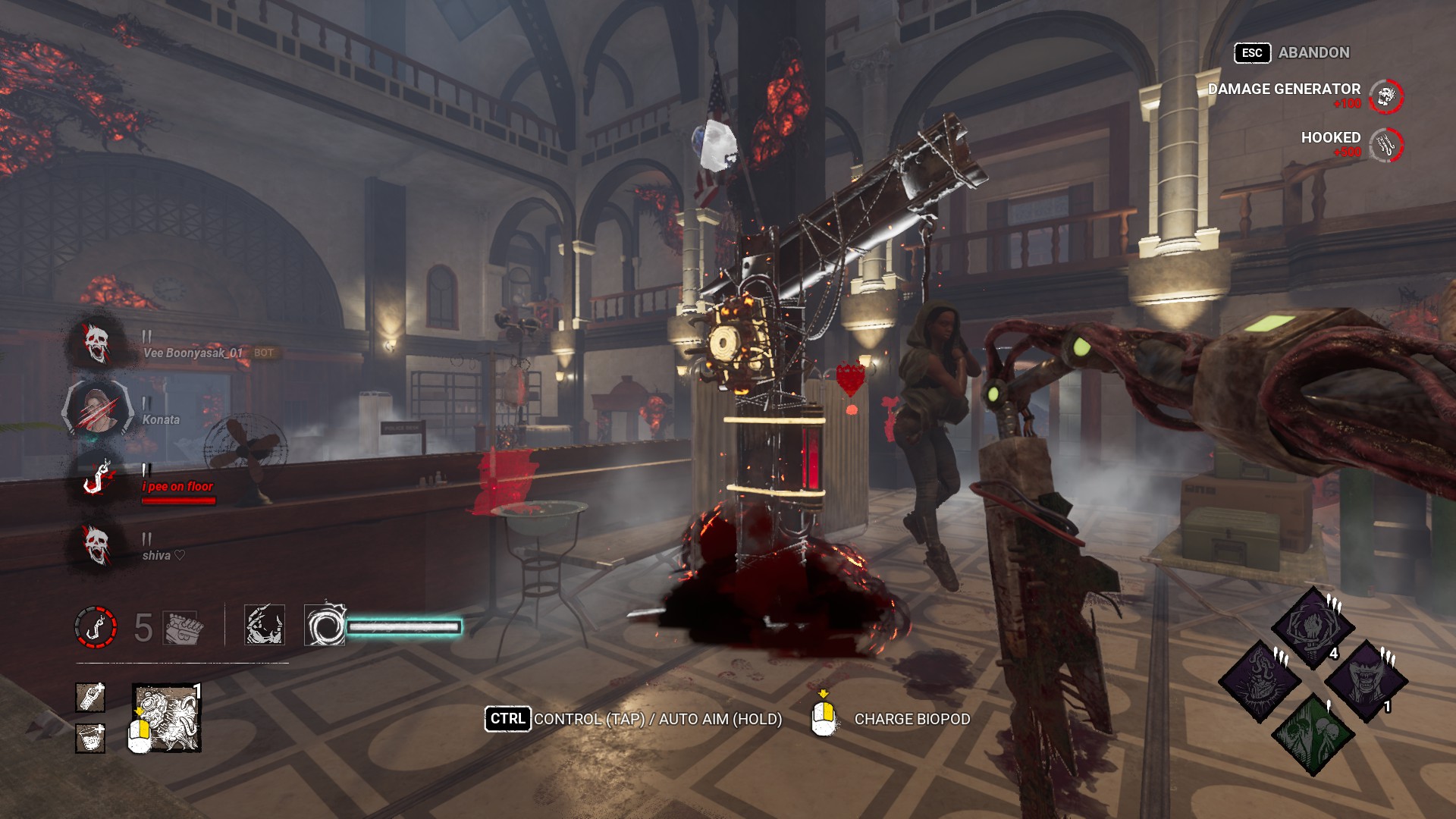Click the spiked hooded figure status icon

pyautogui.click(x=265, y=625)
